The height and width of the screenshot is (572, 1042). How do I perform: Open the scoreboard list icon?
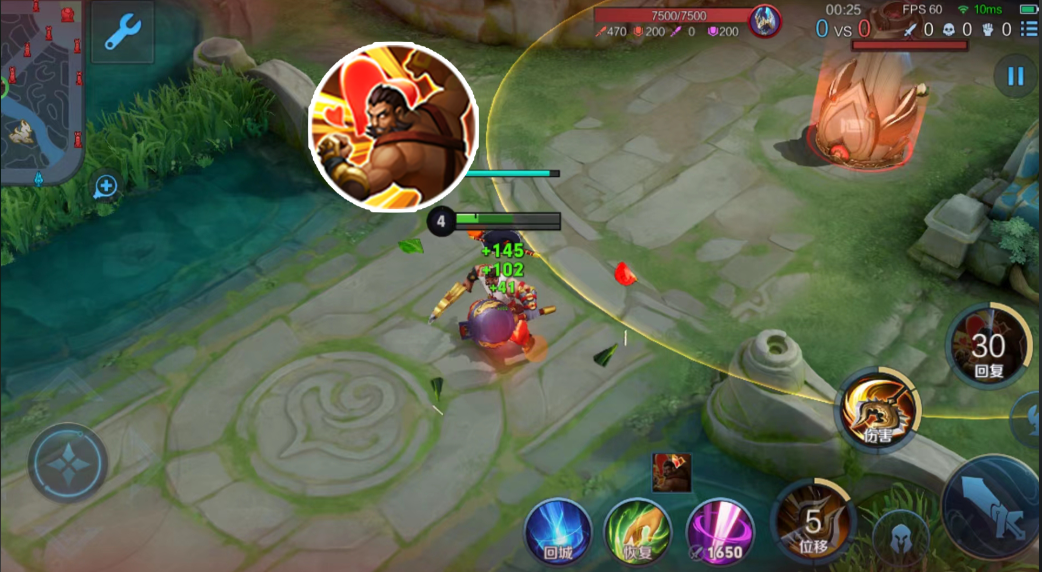click(1029, 30)
